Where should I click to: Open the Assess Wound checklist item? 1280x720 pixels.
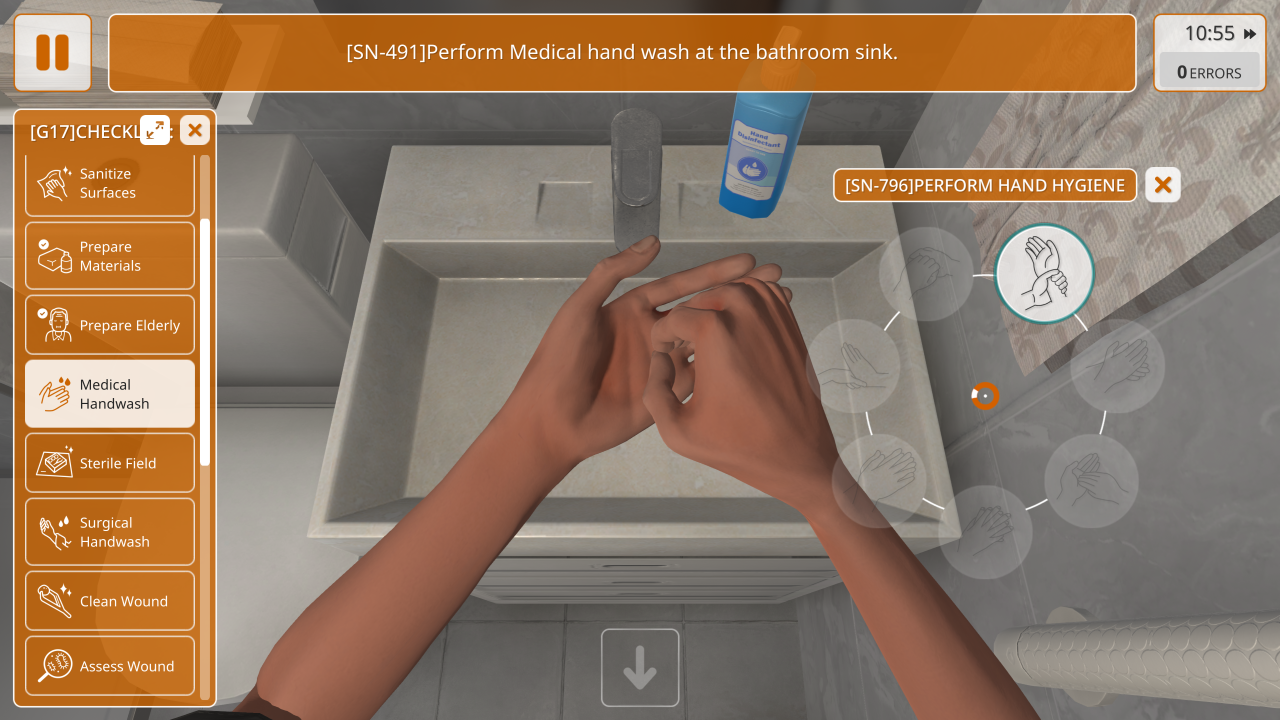[x=110, y=666]
